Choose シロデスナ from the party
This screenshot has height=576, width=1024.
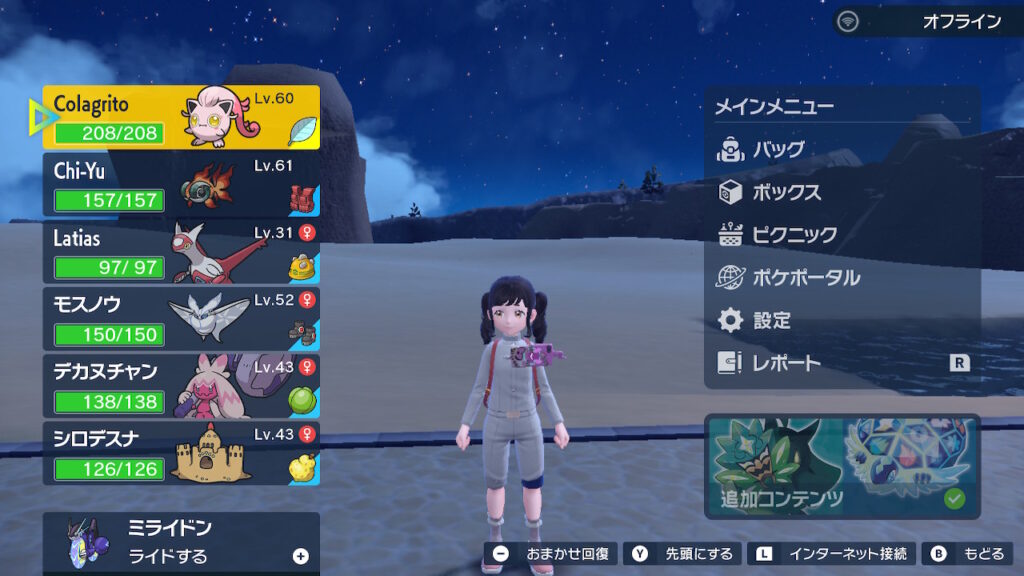tap(181, 453)
